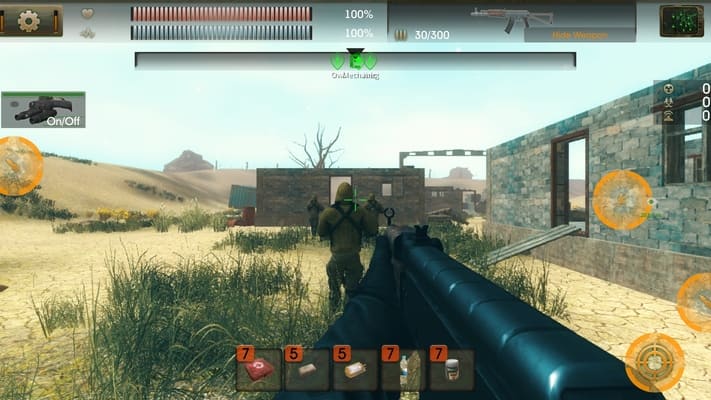
Task: Use the canned food jar slot
Action: [x=451, y=370]
